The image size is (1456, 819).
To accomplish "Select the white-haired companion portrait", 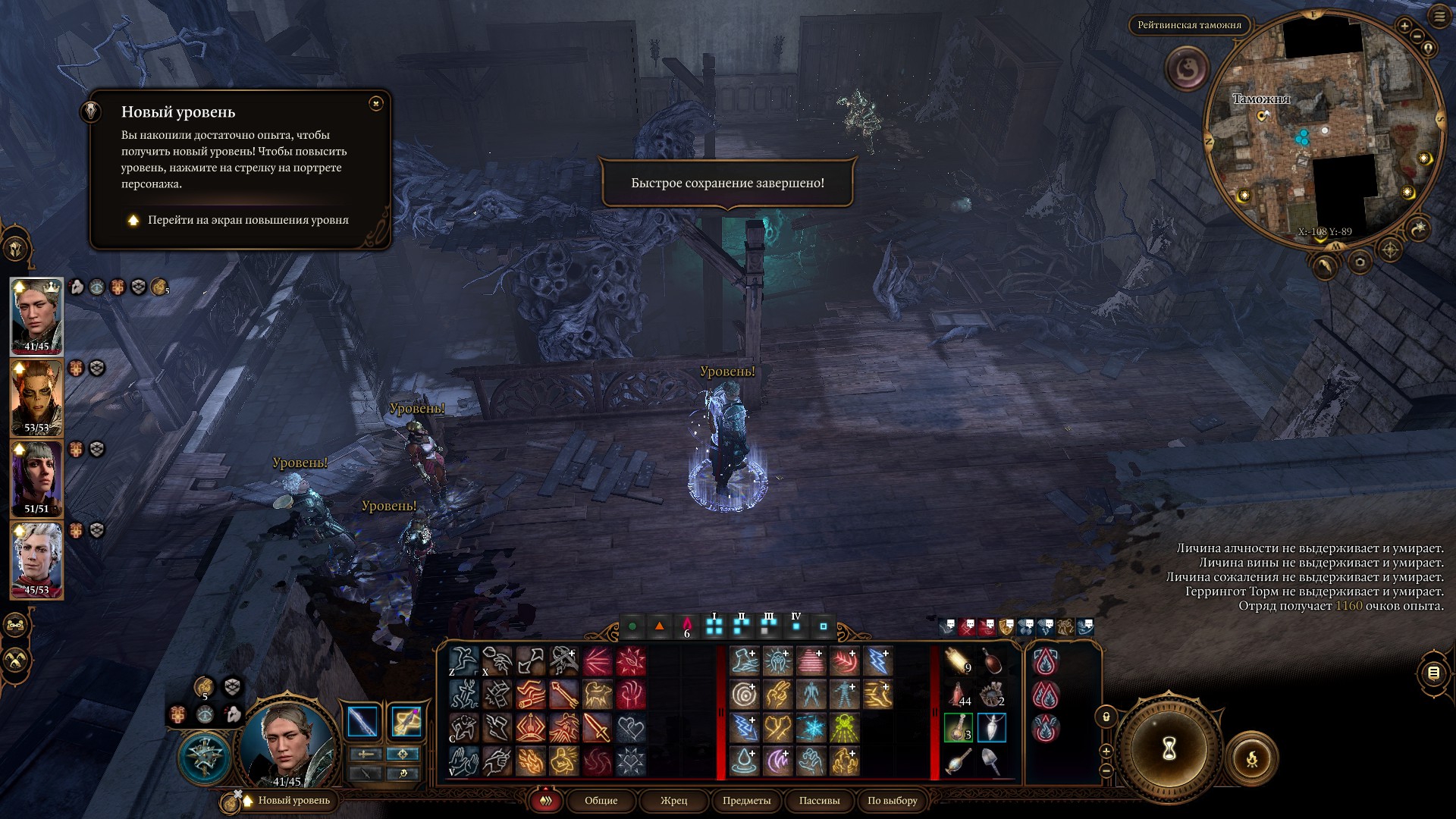I will (x=36, y=560).
